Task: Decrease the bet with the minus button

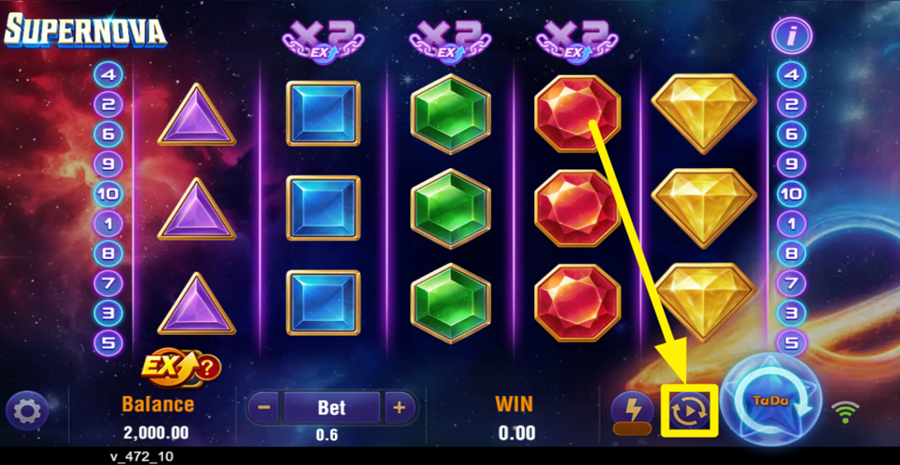Action: pos(263,407)
